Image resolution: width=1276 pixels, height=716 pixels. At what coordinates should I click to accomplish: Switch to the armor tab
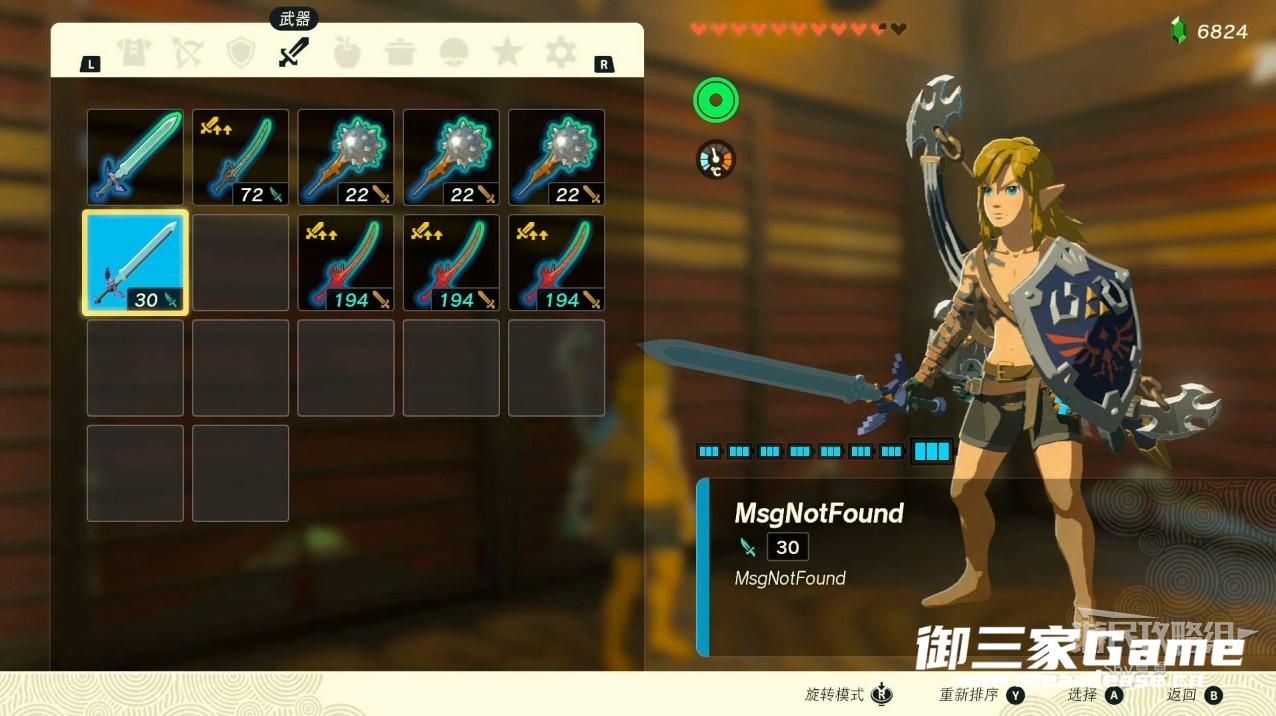133,52
